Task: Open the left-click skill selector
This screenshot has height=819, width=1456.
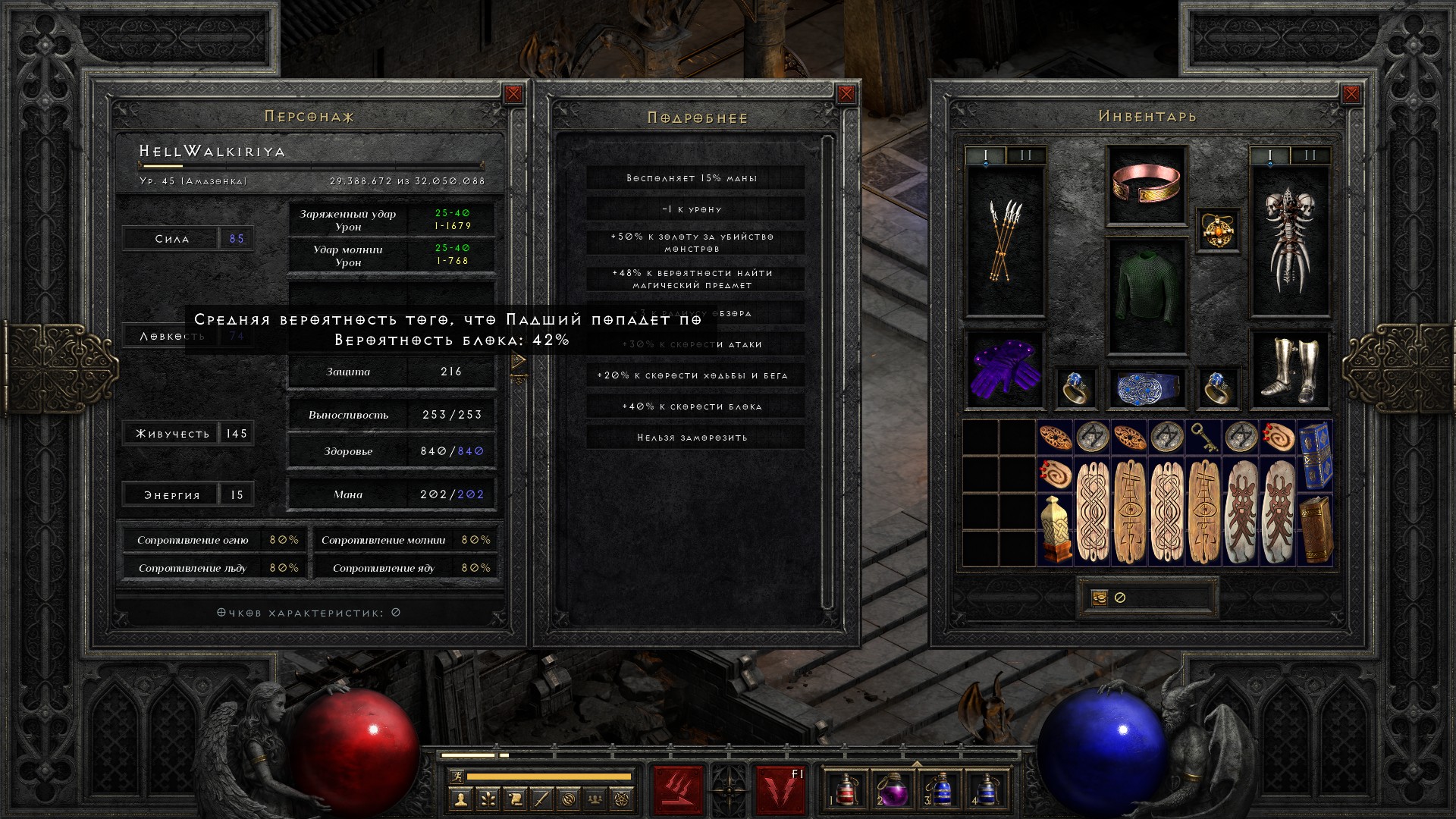Action: (x=678, y=789)
